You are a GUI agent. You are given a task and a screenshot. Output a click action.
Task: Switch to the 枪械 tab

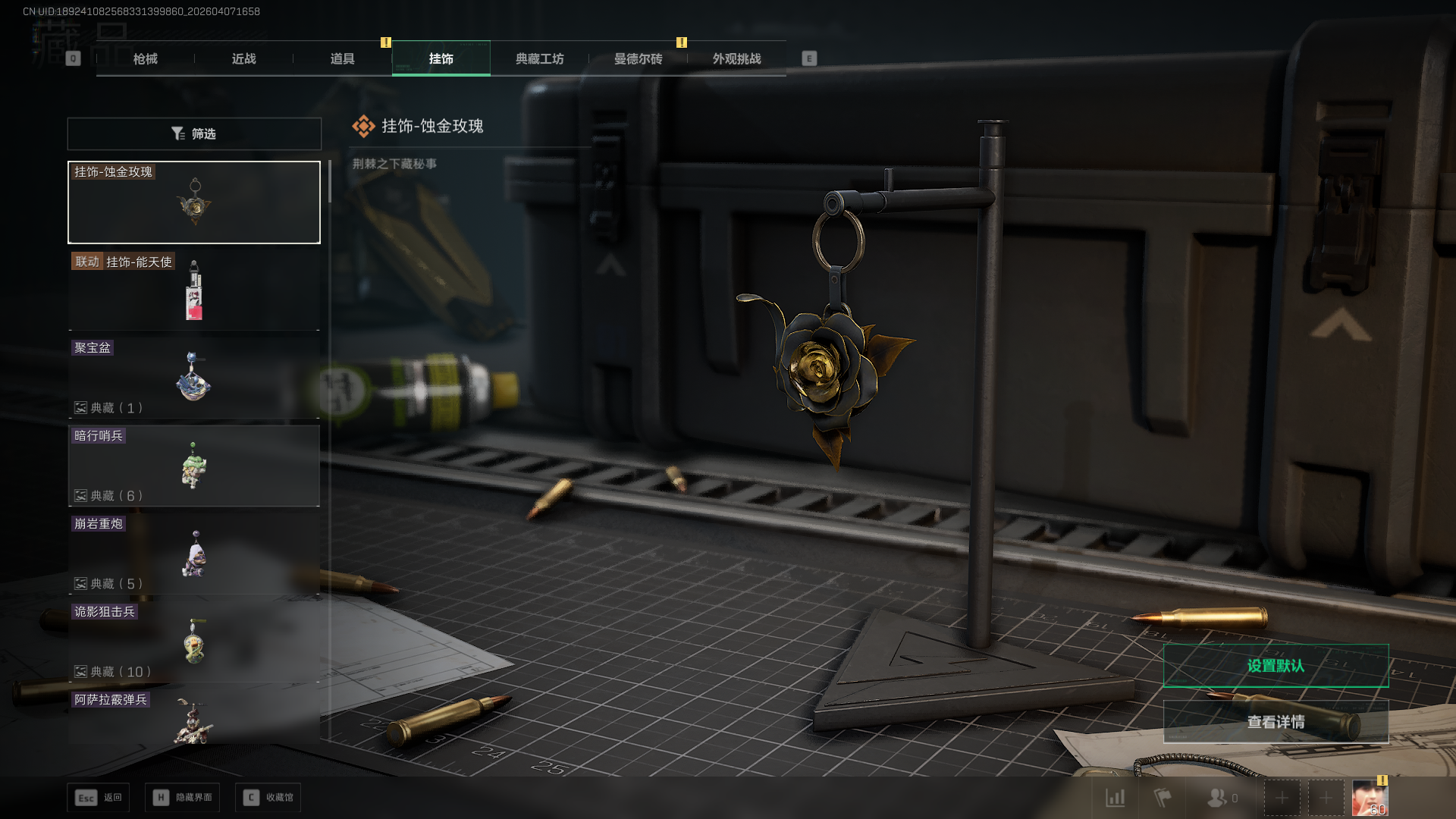(x=145, y=58)
